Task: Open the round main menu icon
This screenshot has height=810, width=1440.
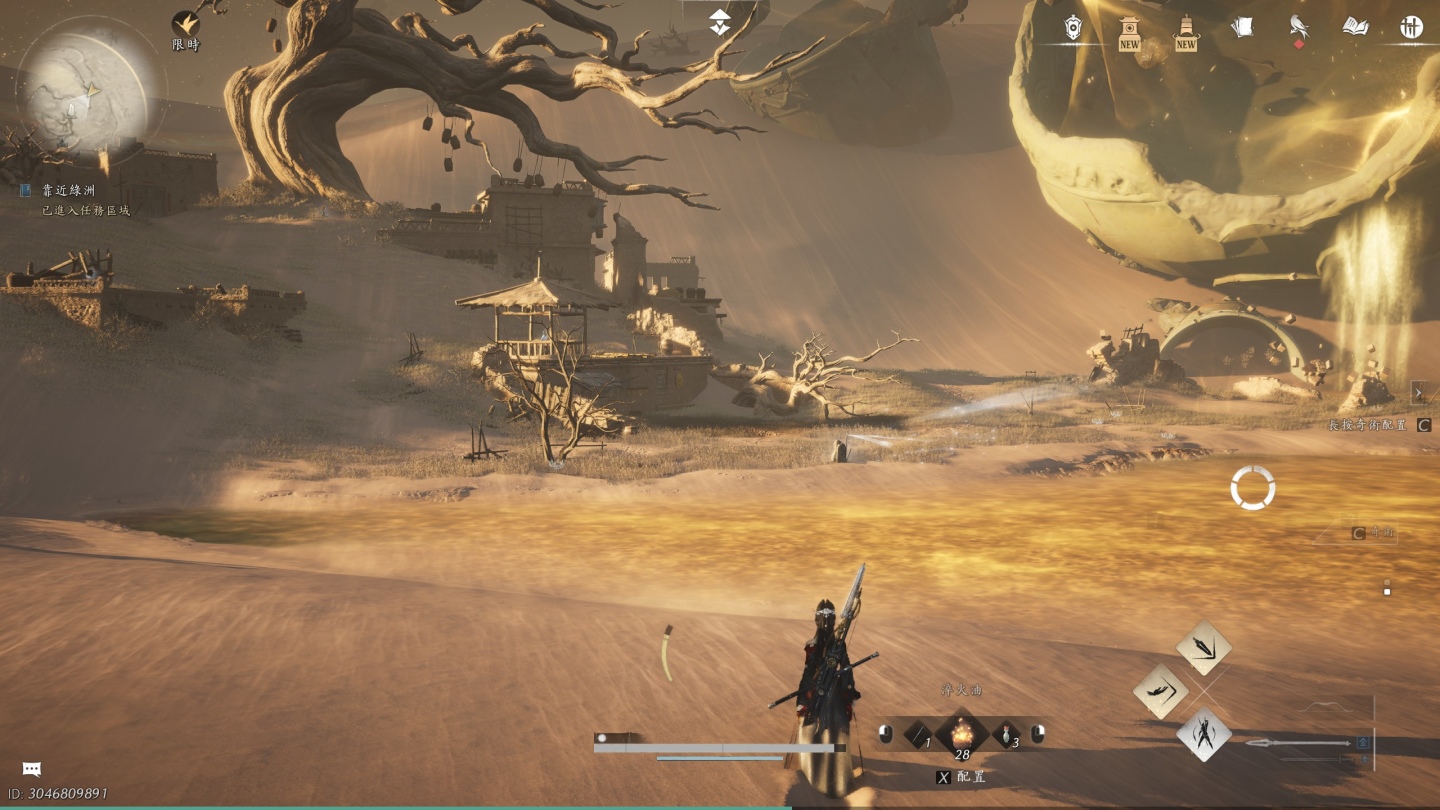Action: (x=1411, y=28)
